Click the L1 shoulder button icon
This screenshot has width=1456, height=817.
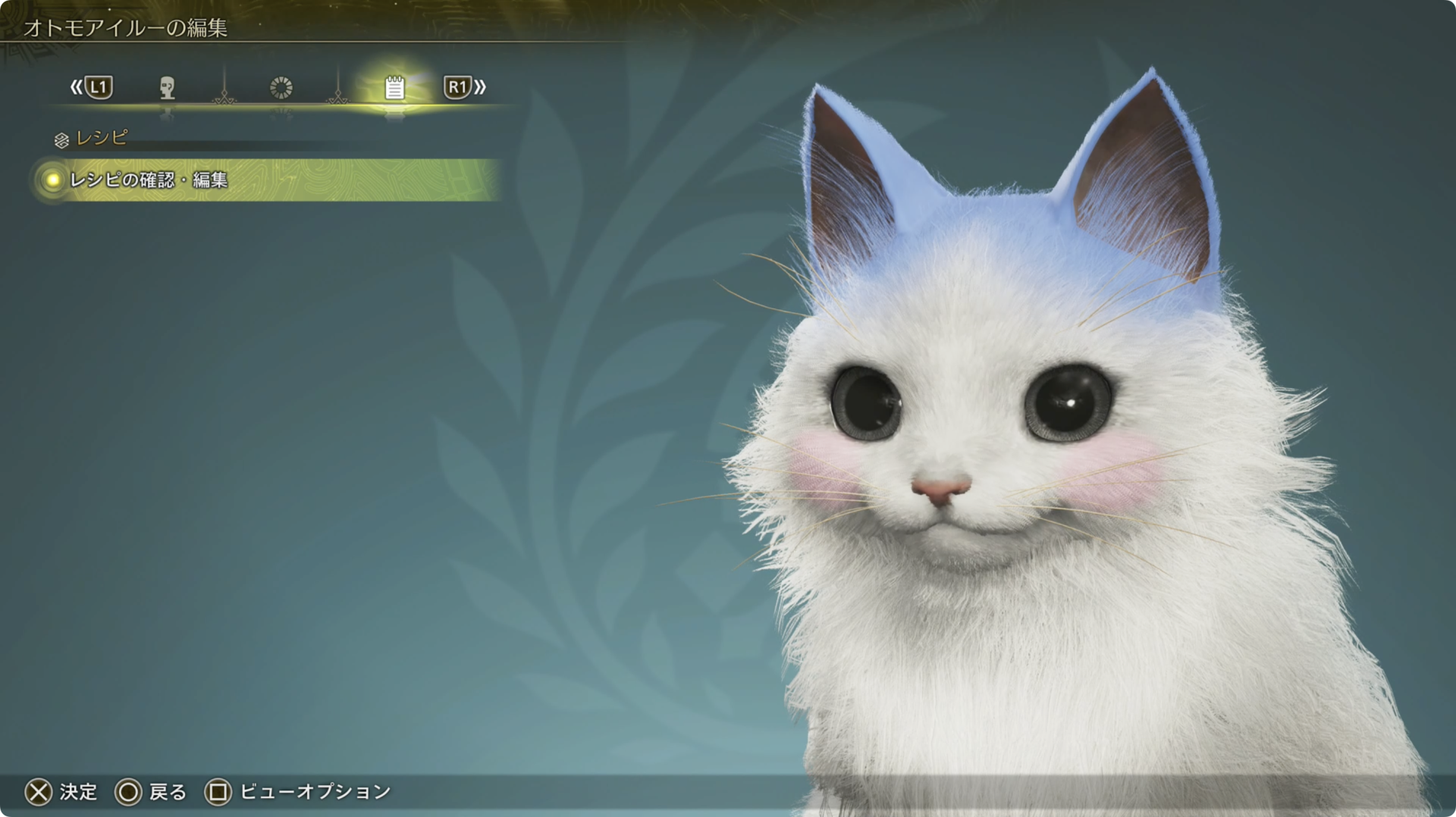[x=99, y=89]
